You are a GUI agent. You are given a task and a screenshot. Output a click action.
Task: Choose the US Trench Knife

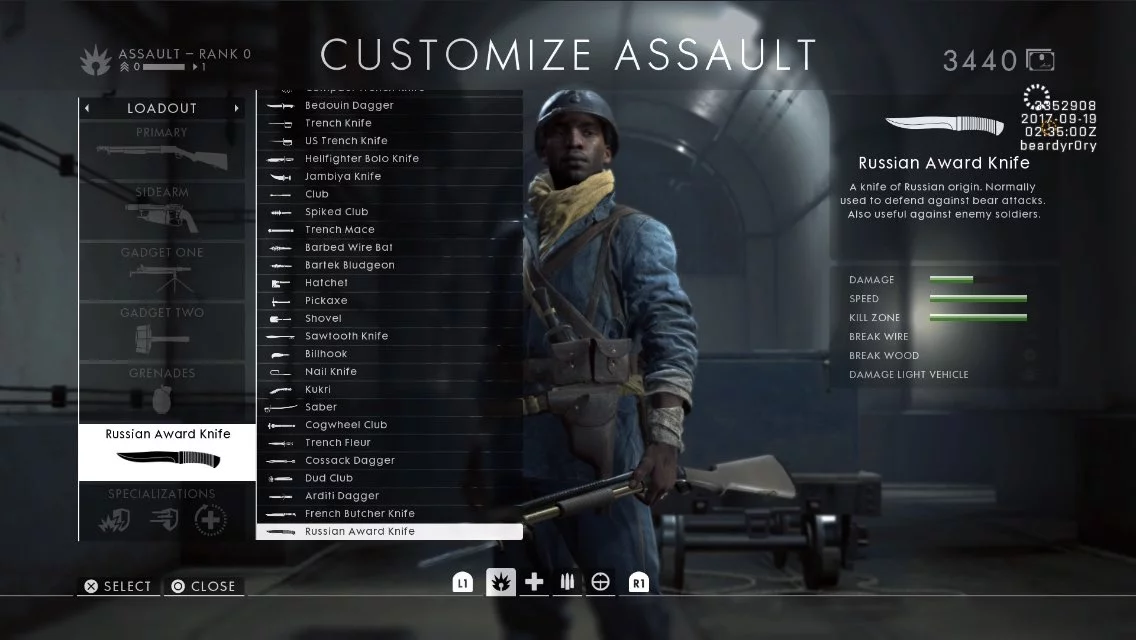(390, 141)
